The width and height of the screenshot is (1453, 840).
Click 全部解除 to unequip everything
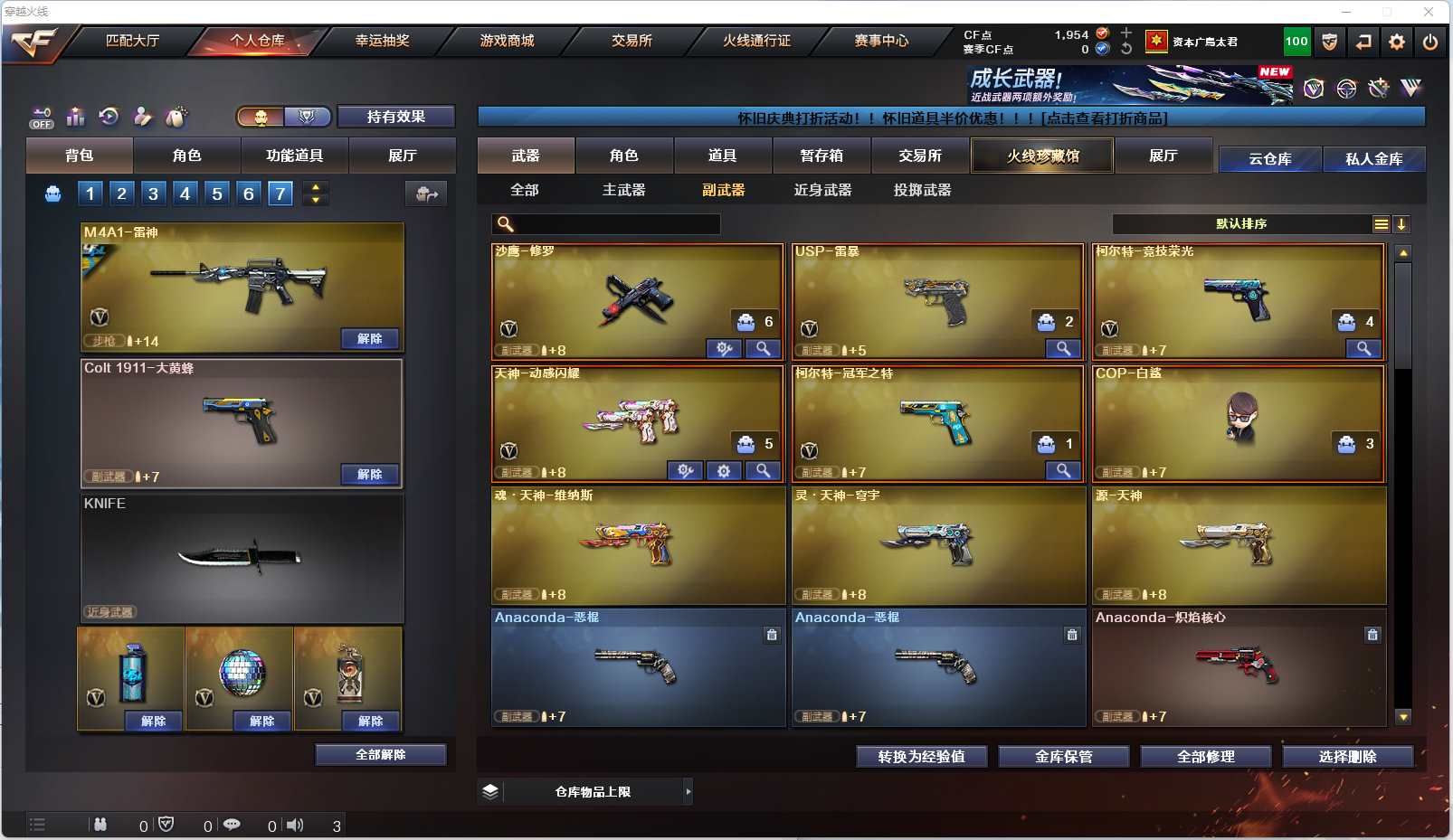380,755
